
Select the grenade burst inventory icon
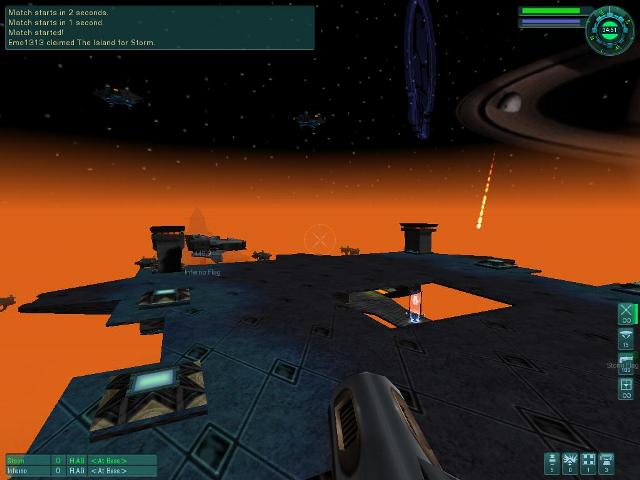click(x=571, y=463)
